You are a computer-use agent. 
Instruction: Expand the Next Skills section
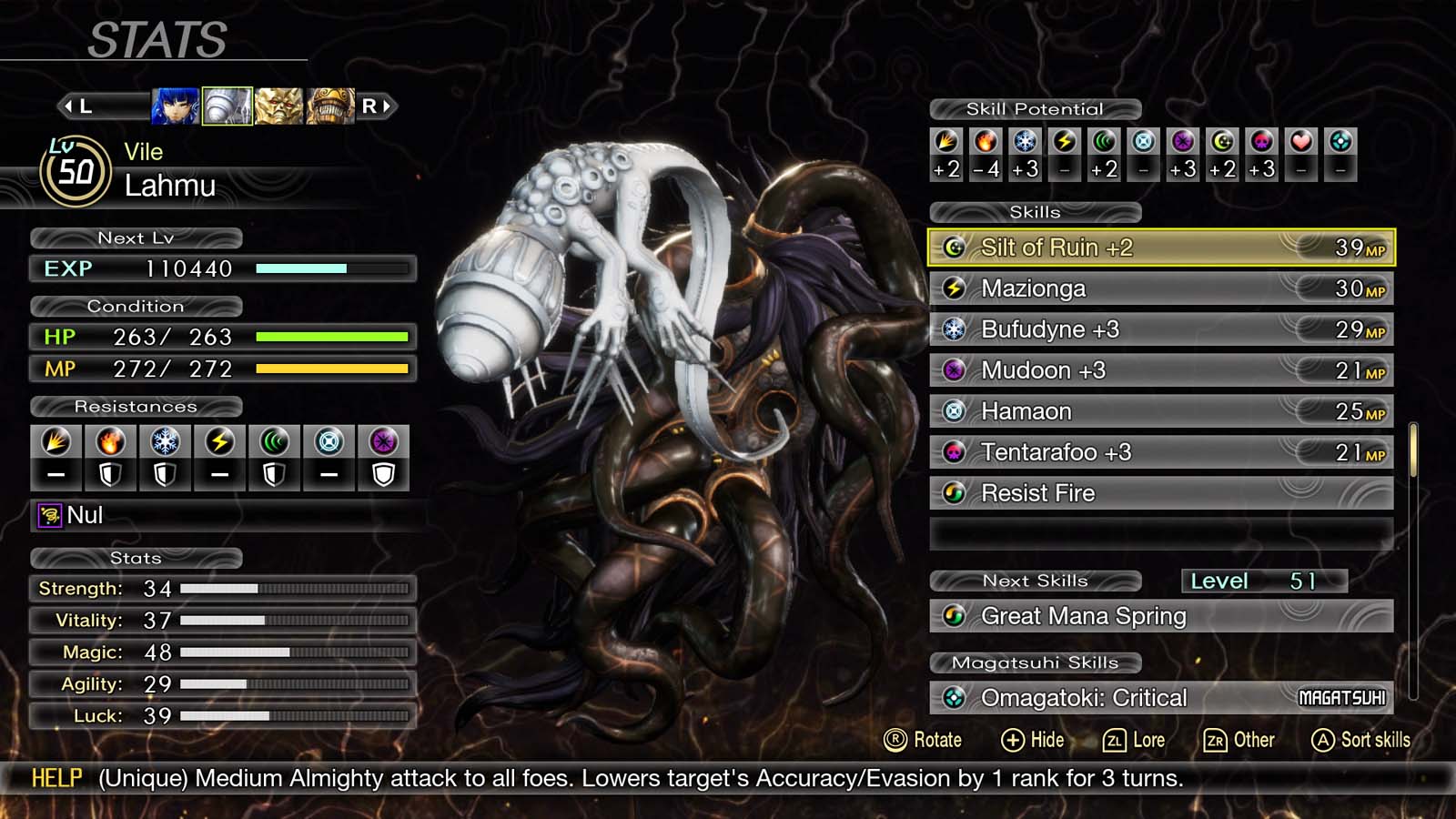pyautogui.click(x=1036, y=581)
